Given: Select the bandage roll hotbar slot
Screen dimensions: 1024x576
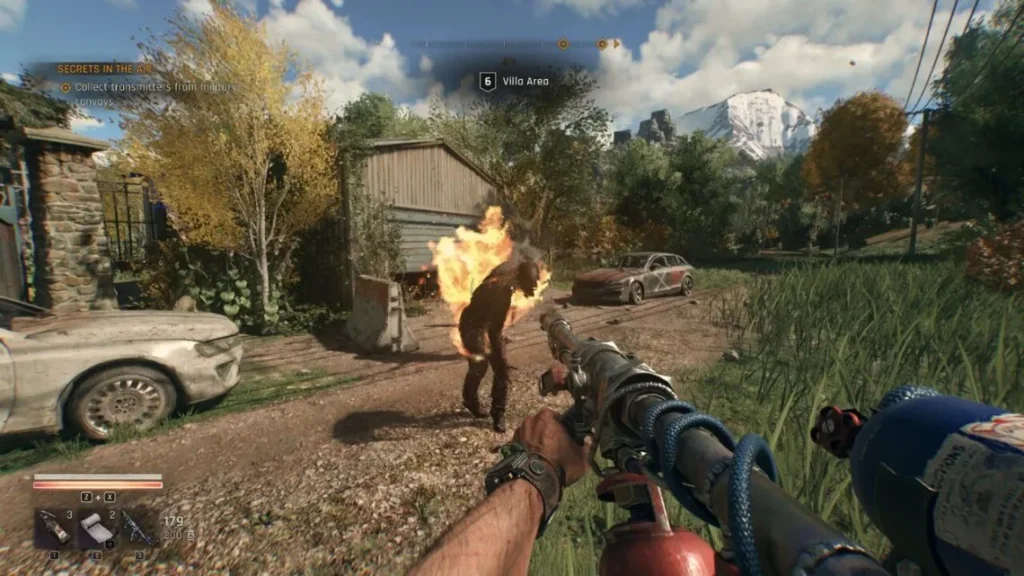Looking at the screenshot, I should pyautogui.click(x=96, y=527).
